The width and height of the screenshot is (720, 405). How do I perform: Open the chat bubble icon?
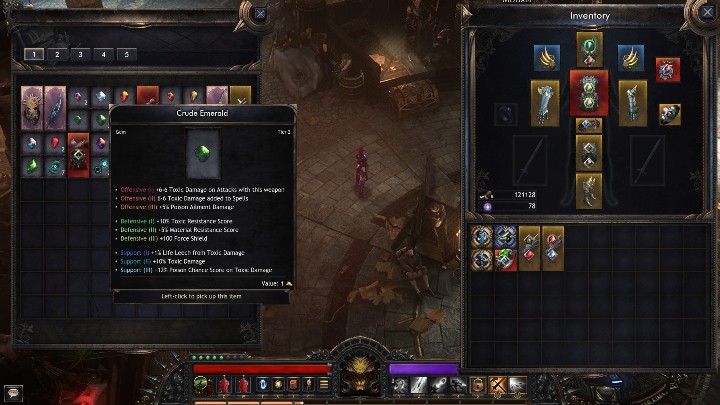(12, 390)
